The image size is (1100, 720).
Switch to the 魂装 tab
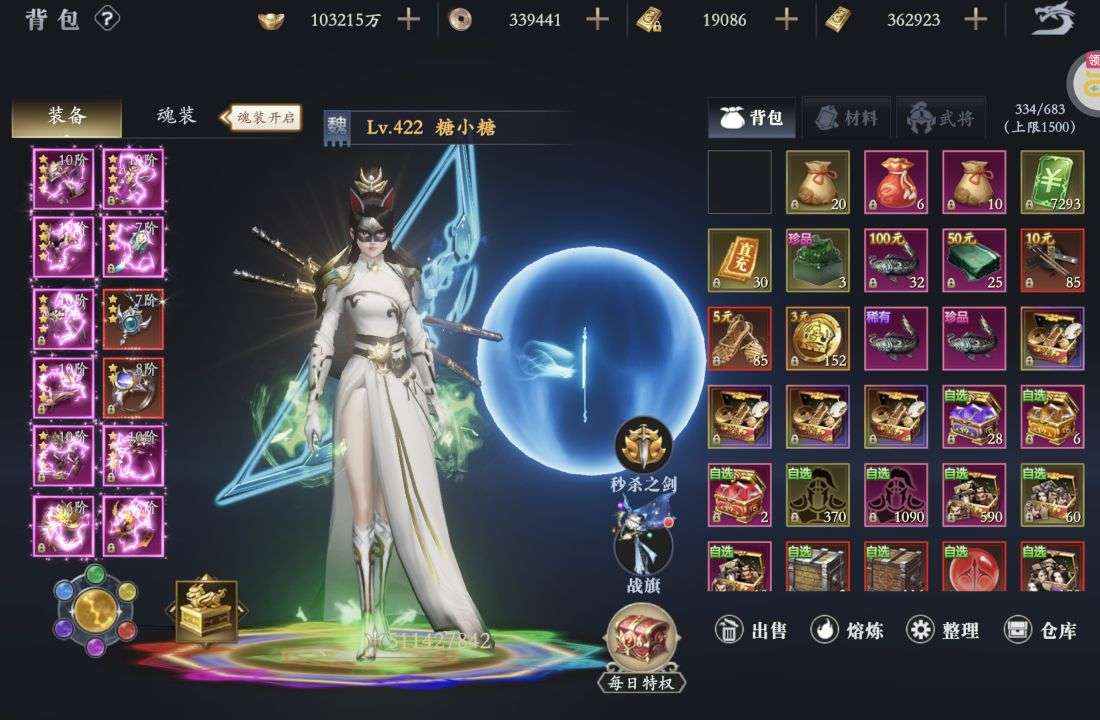point(177,117)
